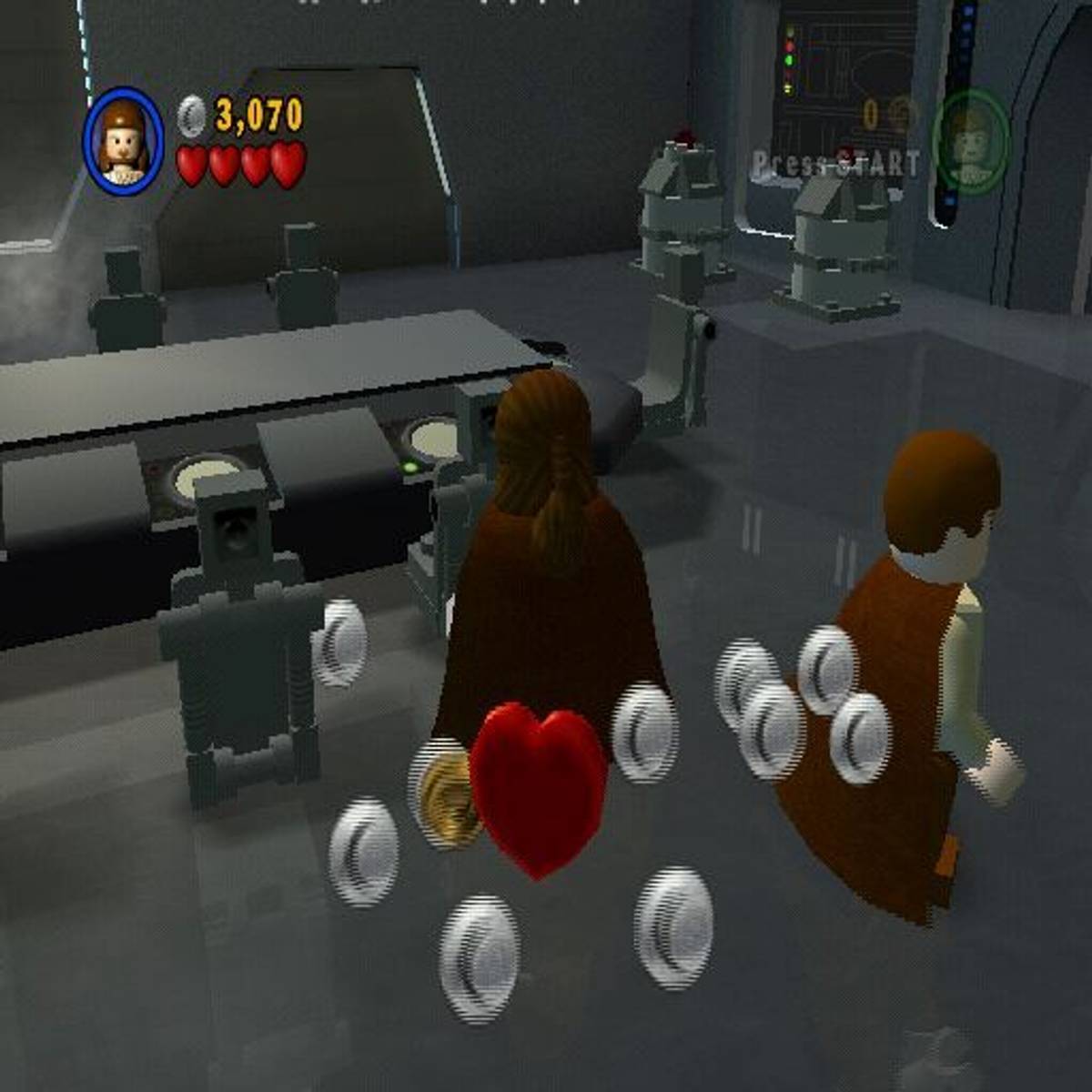Select the Qui-Gon player one portrait
The image size is (1092, 1092).
coord(124,139)
